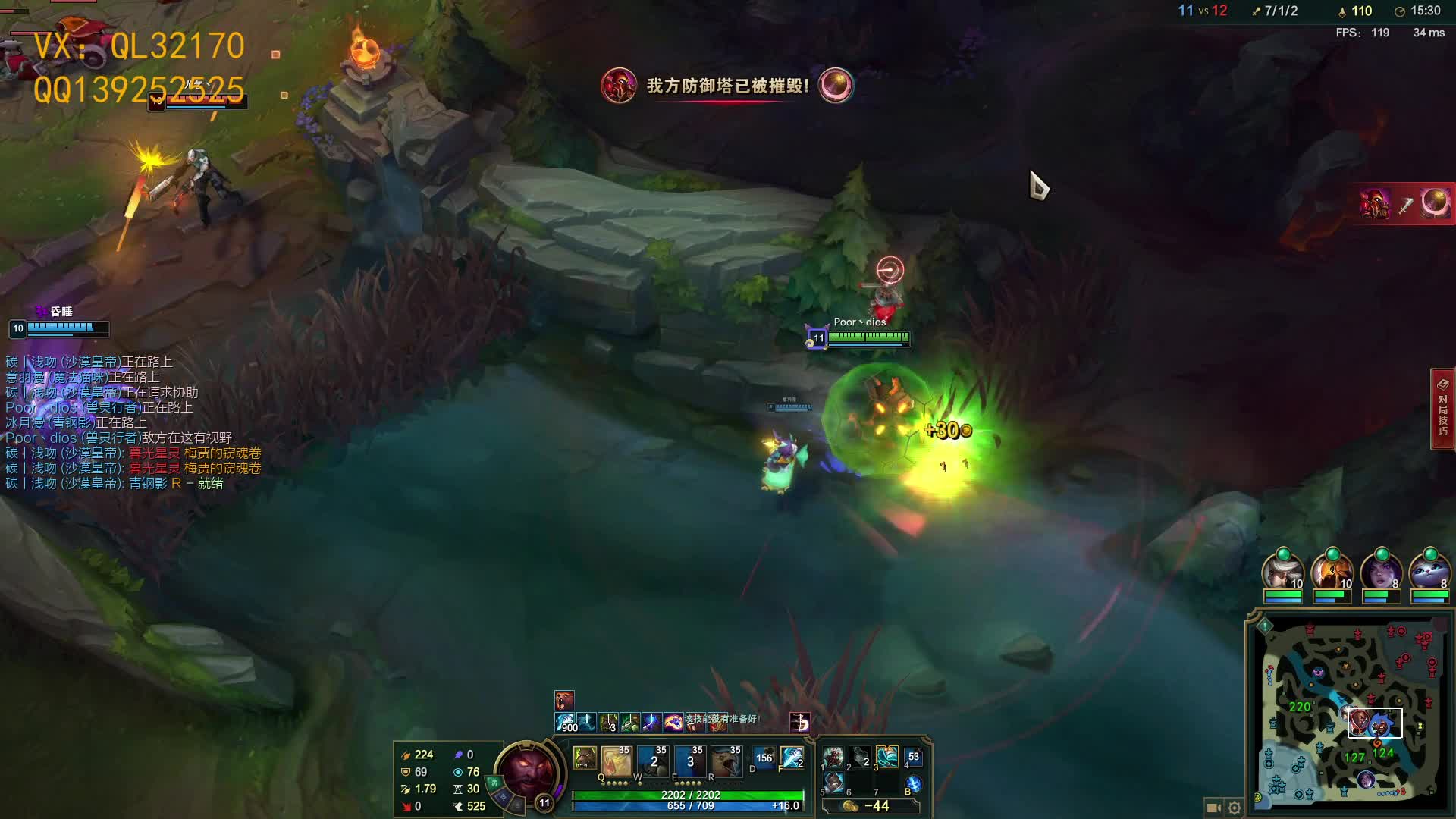Select the D summoner spell on cooldown
The image size is (1456, 819).
click(x=763, y=758)
